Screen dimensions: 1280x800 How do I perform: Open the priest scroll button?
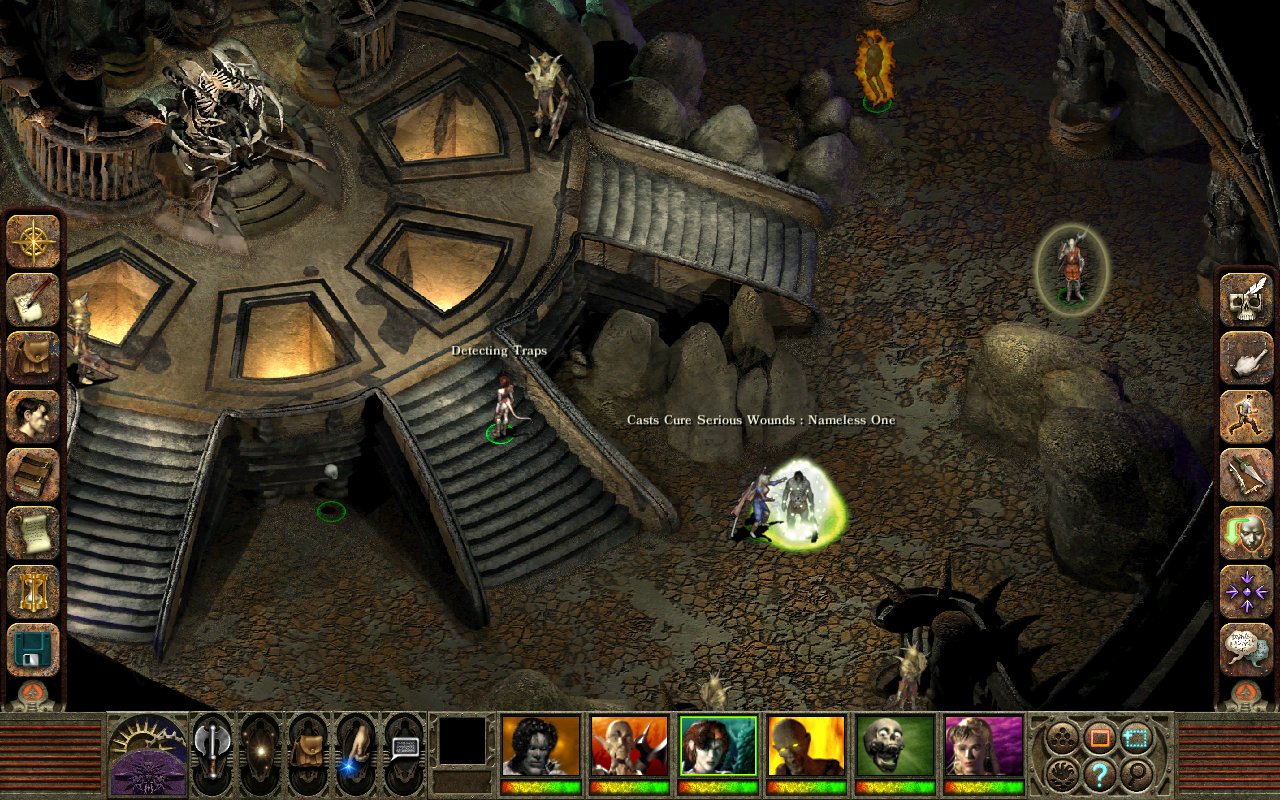tap(34, 531)
